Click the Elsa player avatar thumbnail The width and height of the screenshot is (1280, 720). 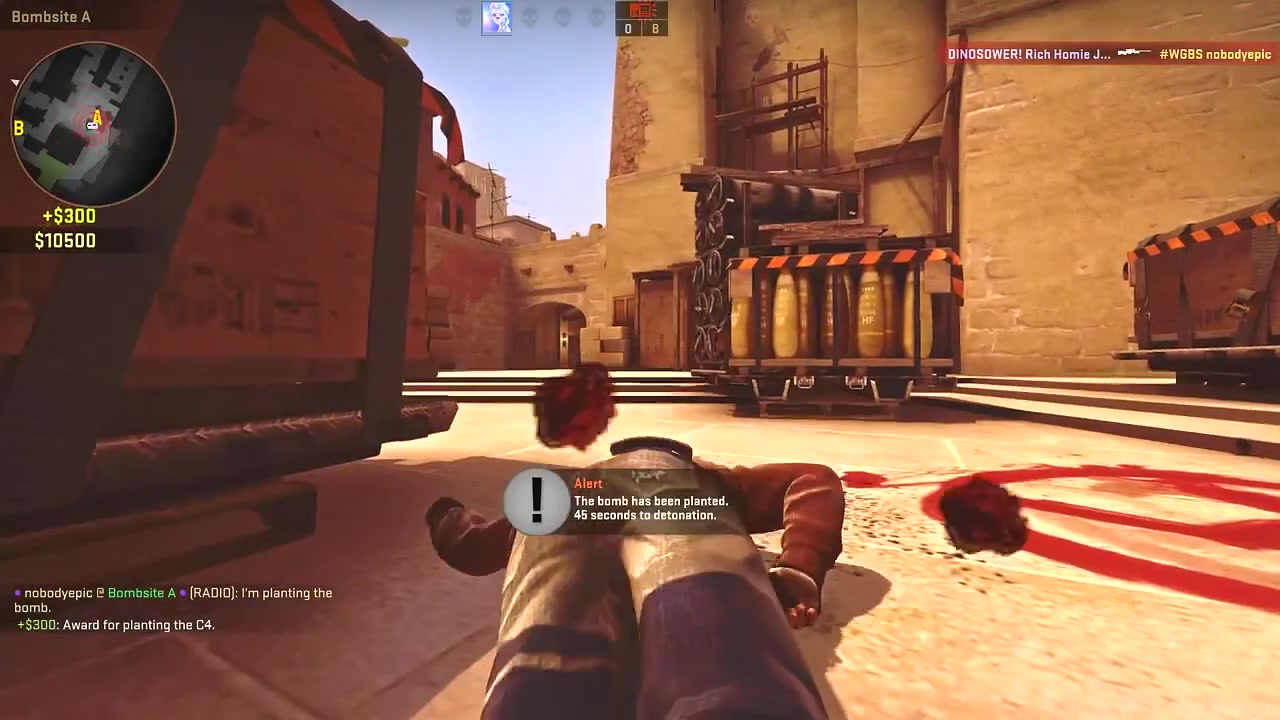coord(497,17)
